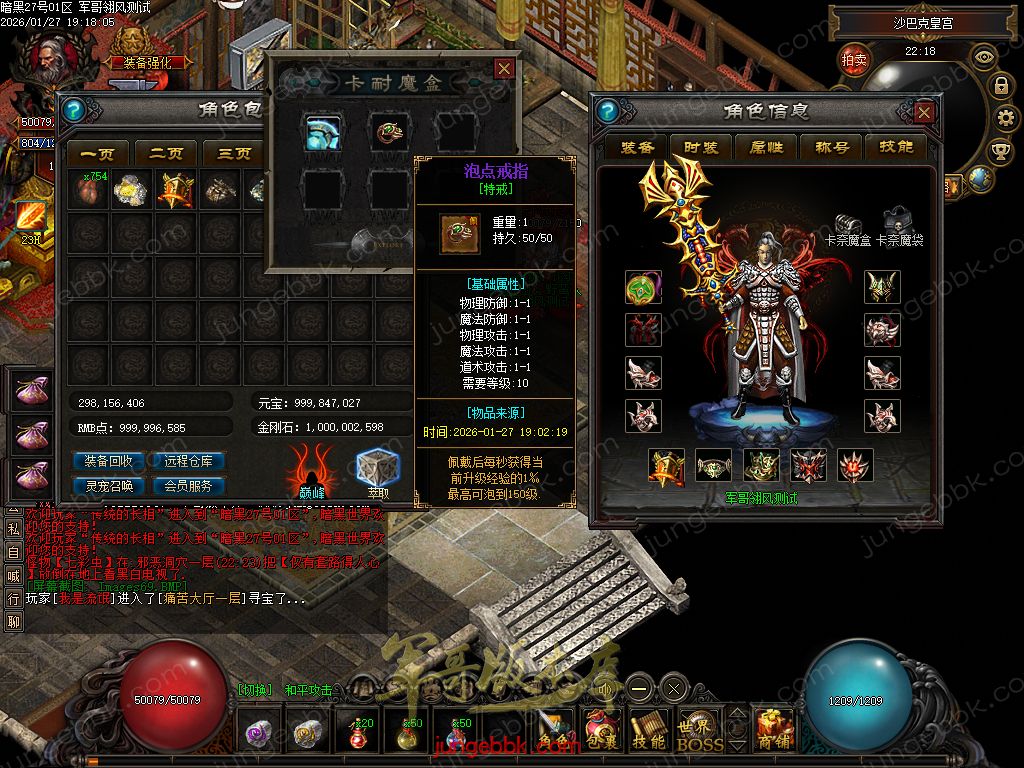The height and width of the screenshot is (768, 1024).
Task: Switch to the 时装 costume tab
Action: pyautogui.click(x=701, y=148)
